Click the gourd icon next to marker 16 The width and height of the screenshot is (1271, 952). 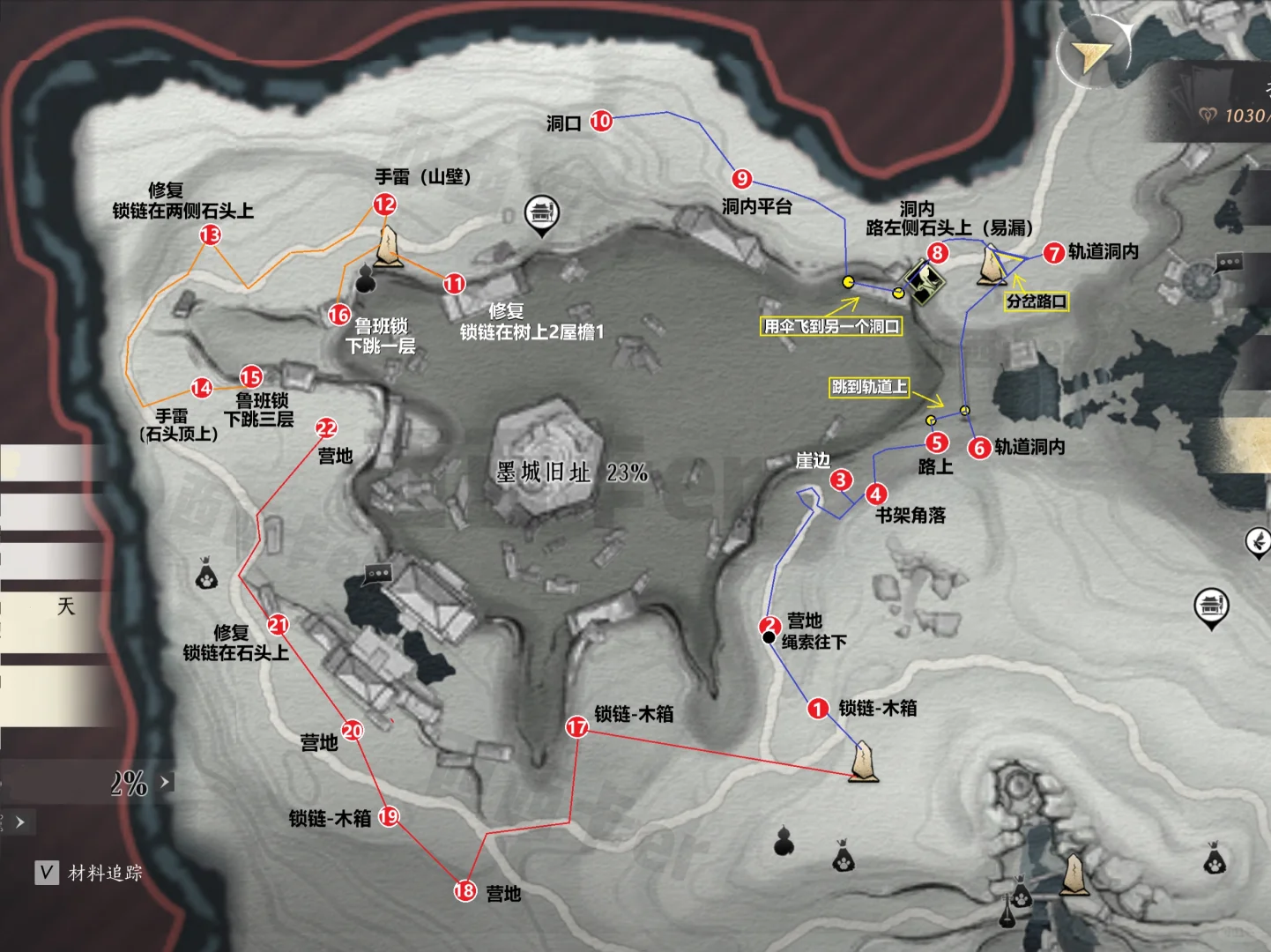364,280
